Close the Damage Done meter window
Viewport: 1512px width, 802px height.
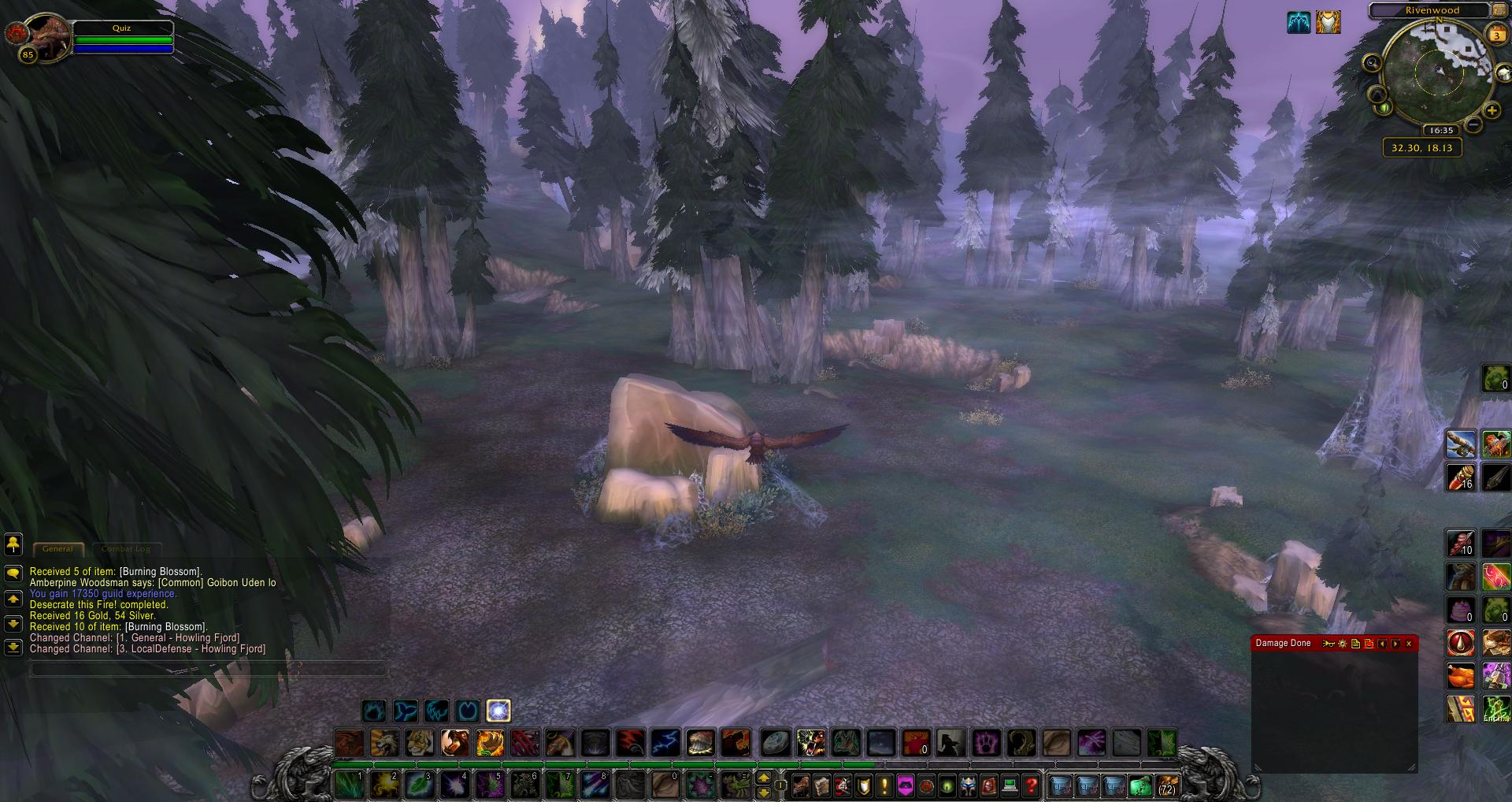[1409, 644]
